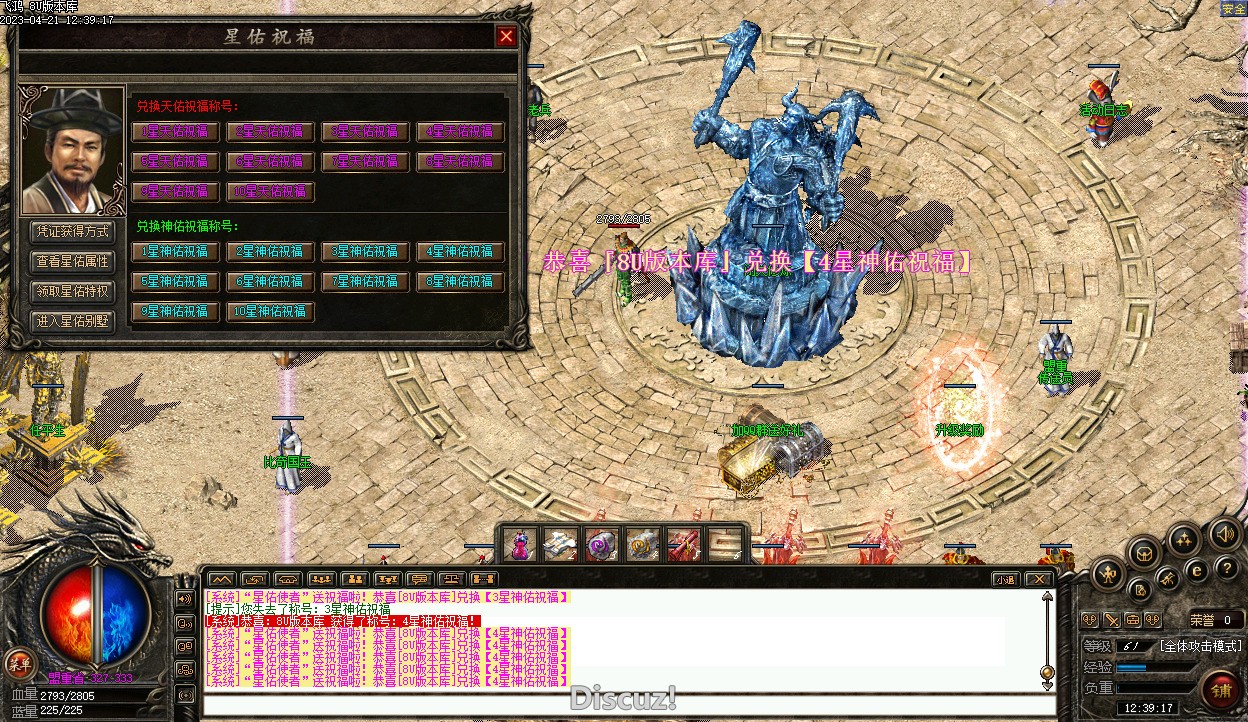This screenshot has height=722, width=1248.
Task: Open the 凭证获得方式 info option
Action: tap(73, 232)
